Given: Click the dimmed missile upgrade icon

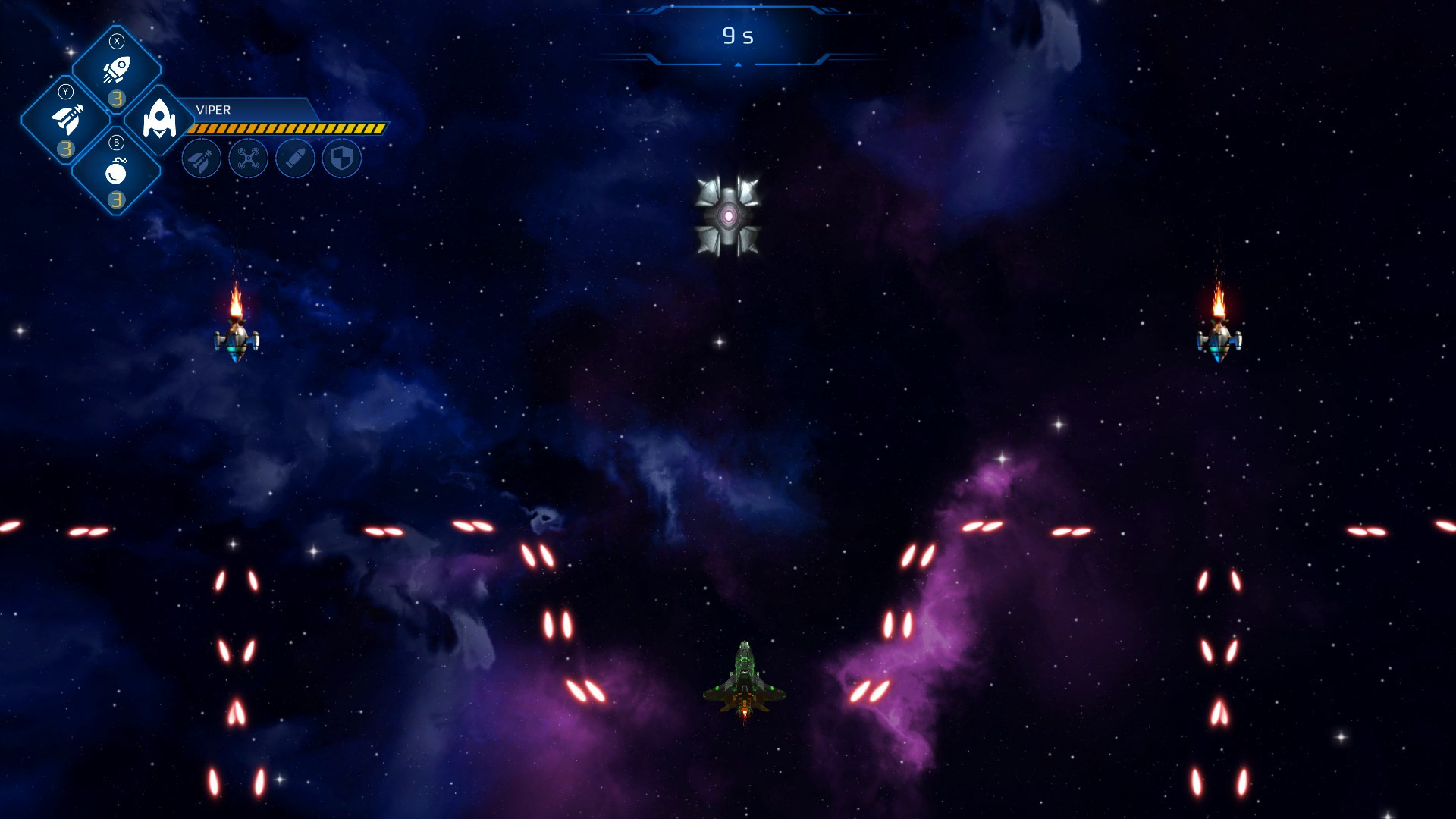Looking at the screenshot, I should pyautogui.click(x=202, y=159).
